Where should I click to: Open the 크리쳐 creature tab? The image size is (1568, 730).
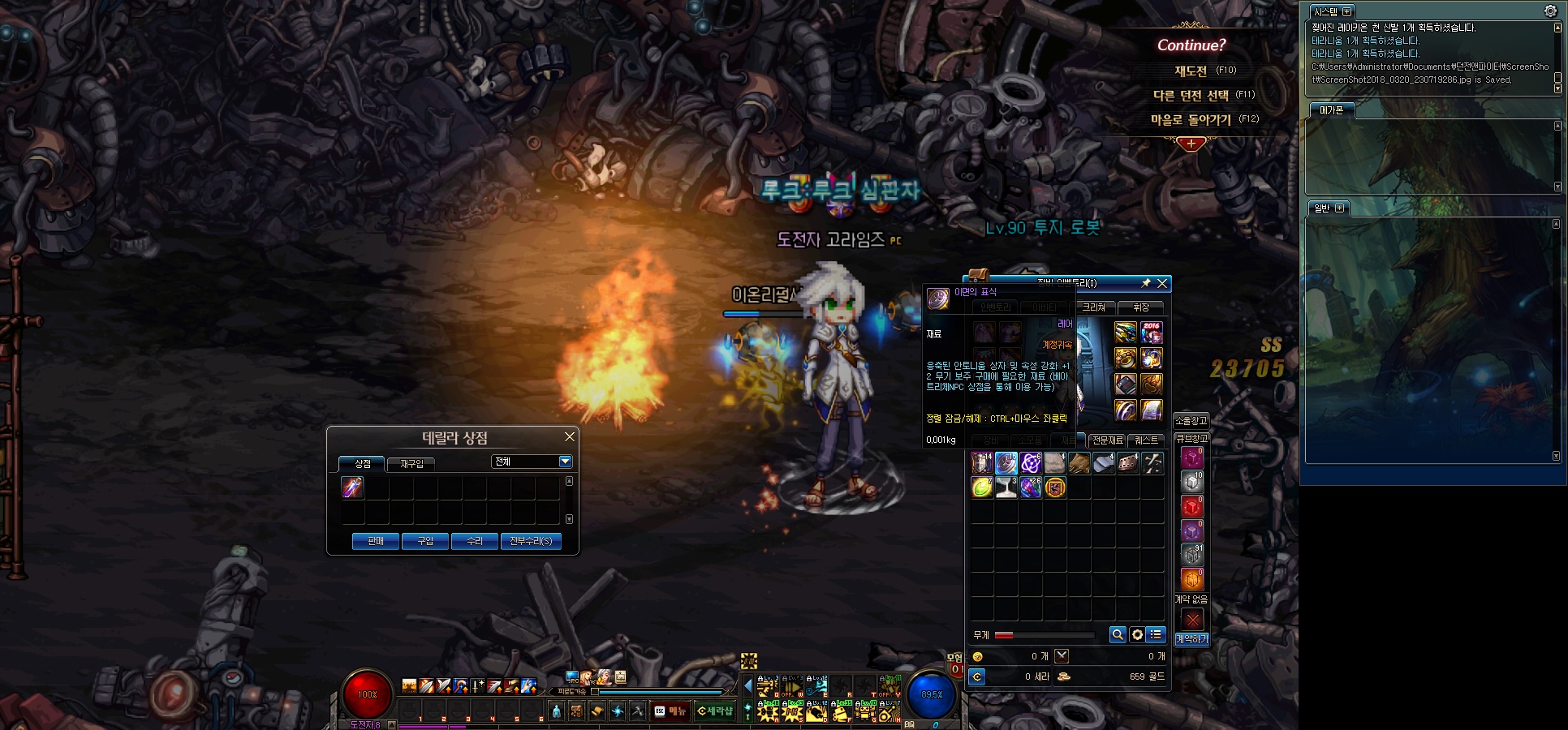[1094, 307]
